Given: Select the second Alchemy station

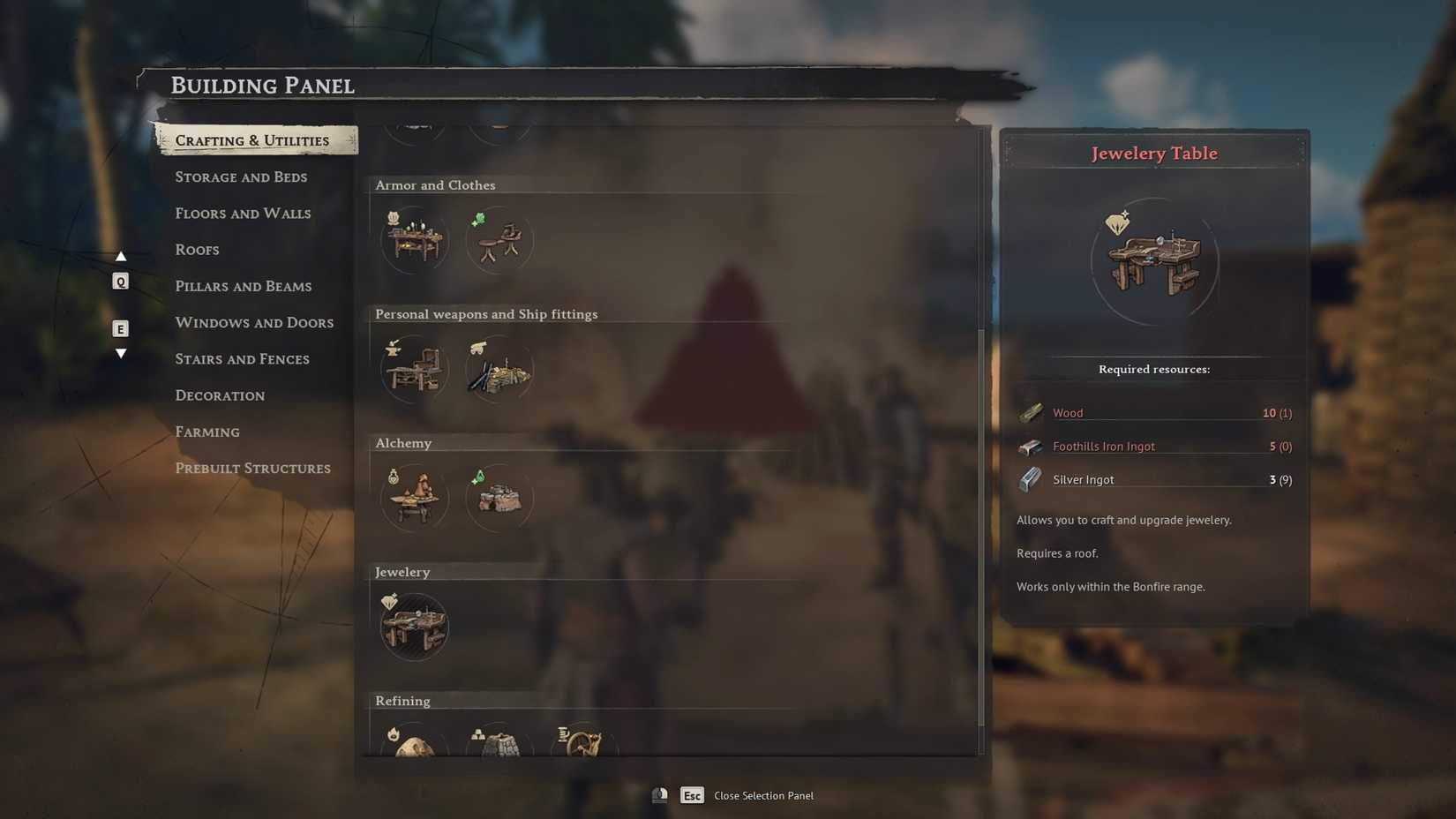Looking at the screenshot, I should (499, 498).
